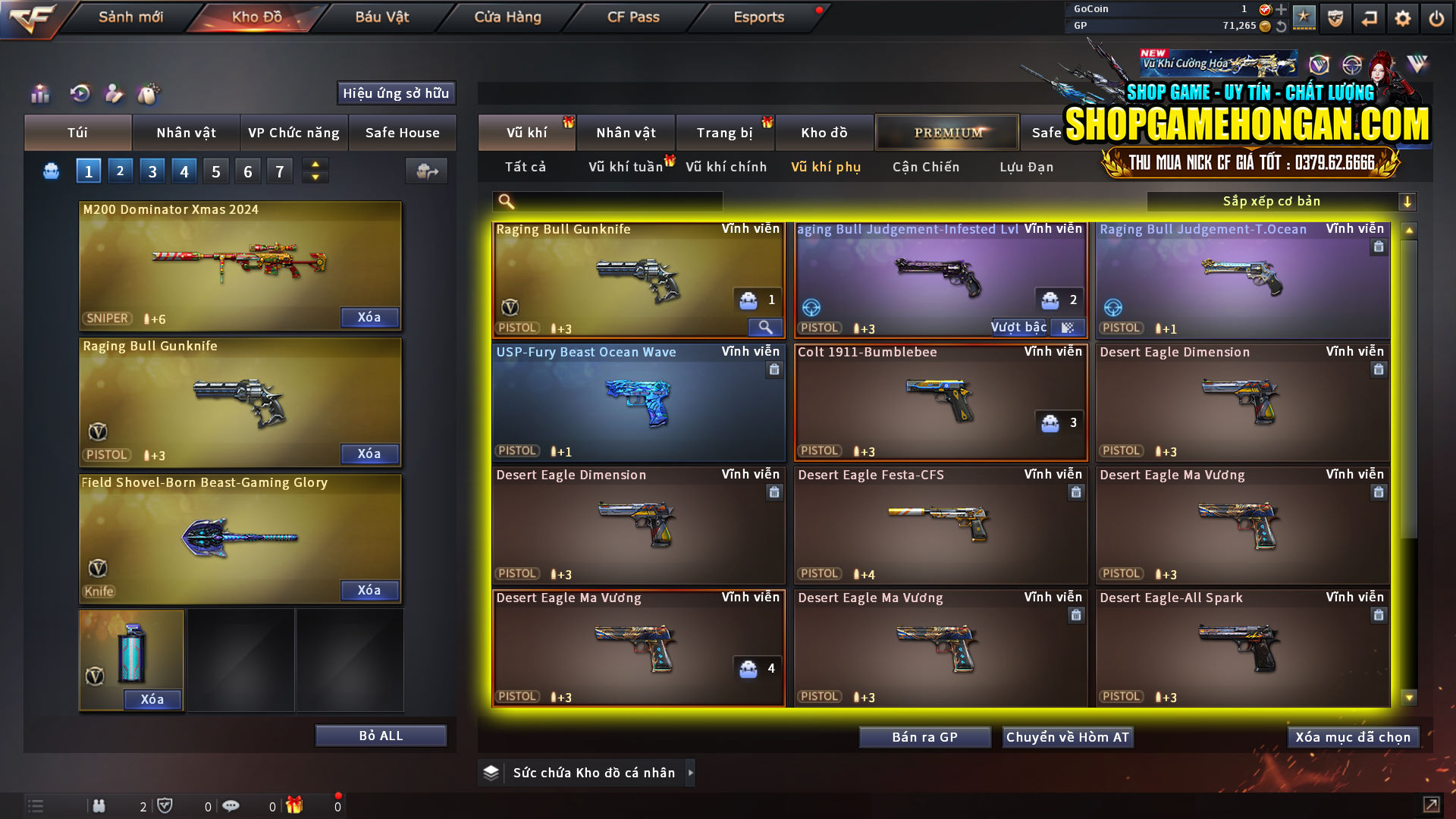Click the magnifier icon in the weapon search bar
The image size is (1456, 819).
pyautogui.click(x=505, y=202)
